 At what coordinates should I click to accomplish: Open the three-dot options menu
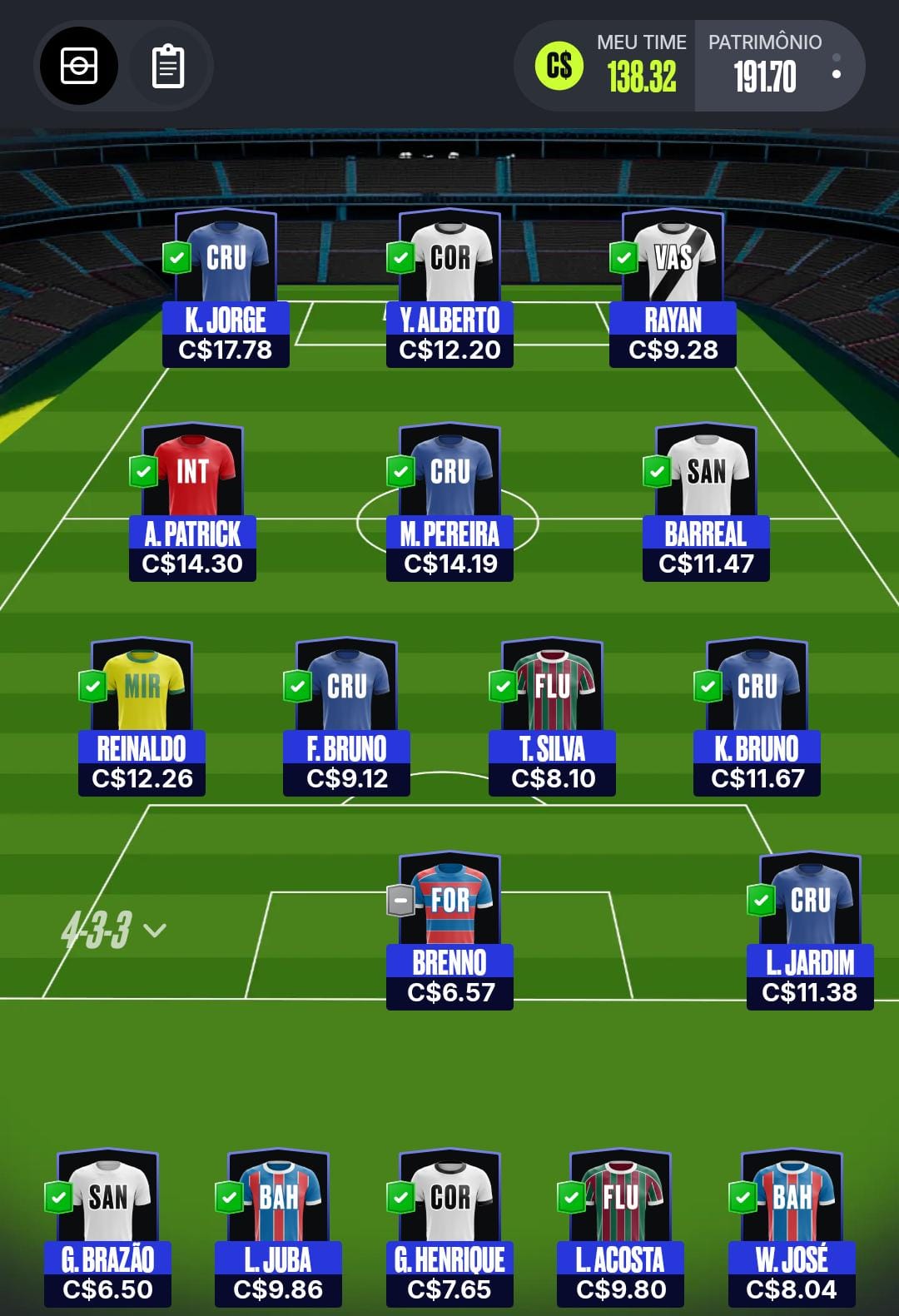point(836,67)
